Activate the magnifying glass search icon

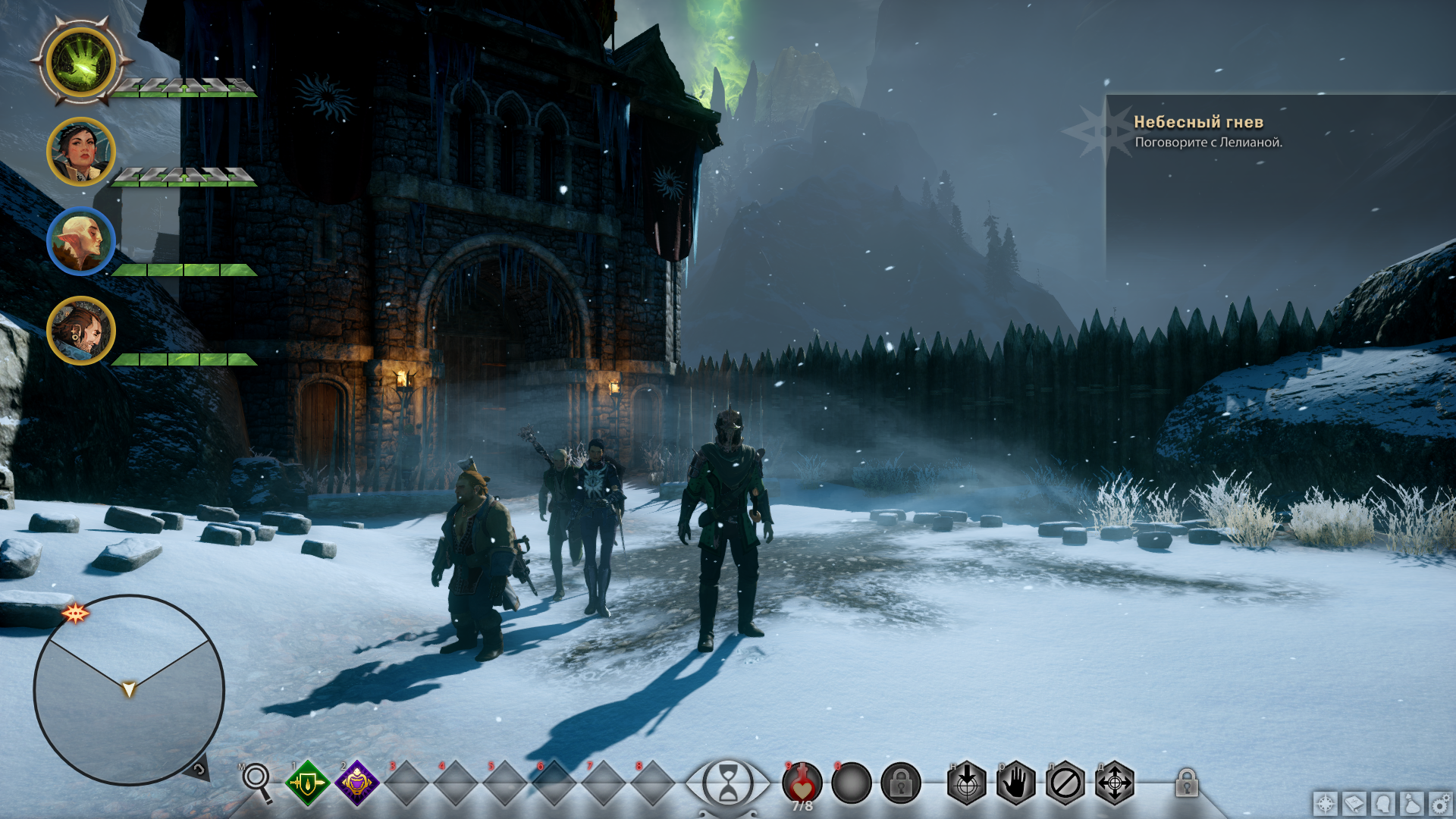coord(257,780)
